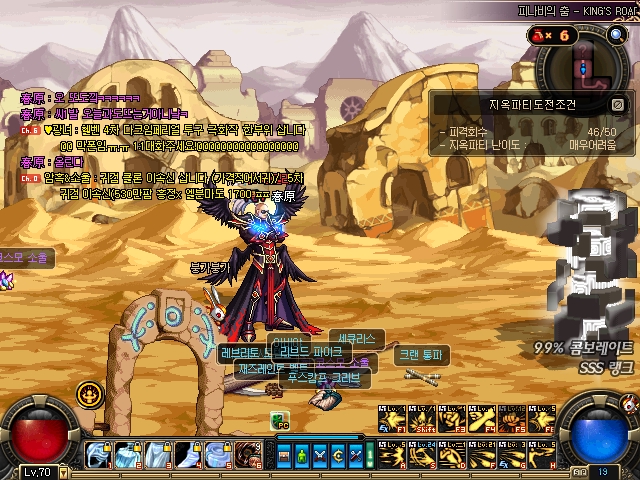Viewport: 640px width, 480px height.
Task: Toggle the hell party condition panel icon
Action: point(618,103)
